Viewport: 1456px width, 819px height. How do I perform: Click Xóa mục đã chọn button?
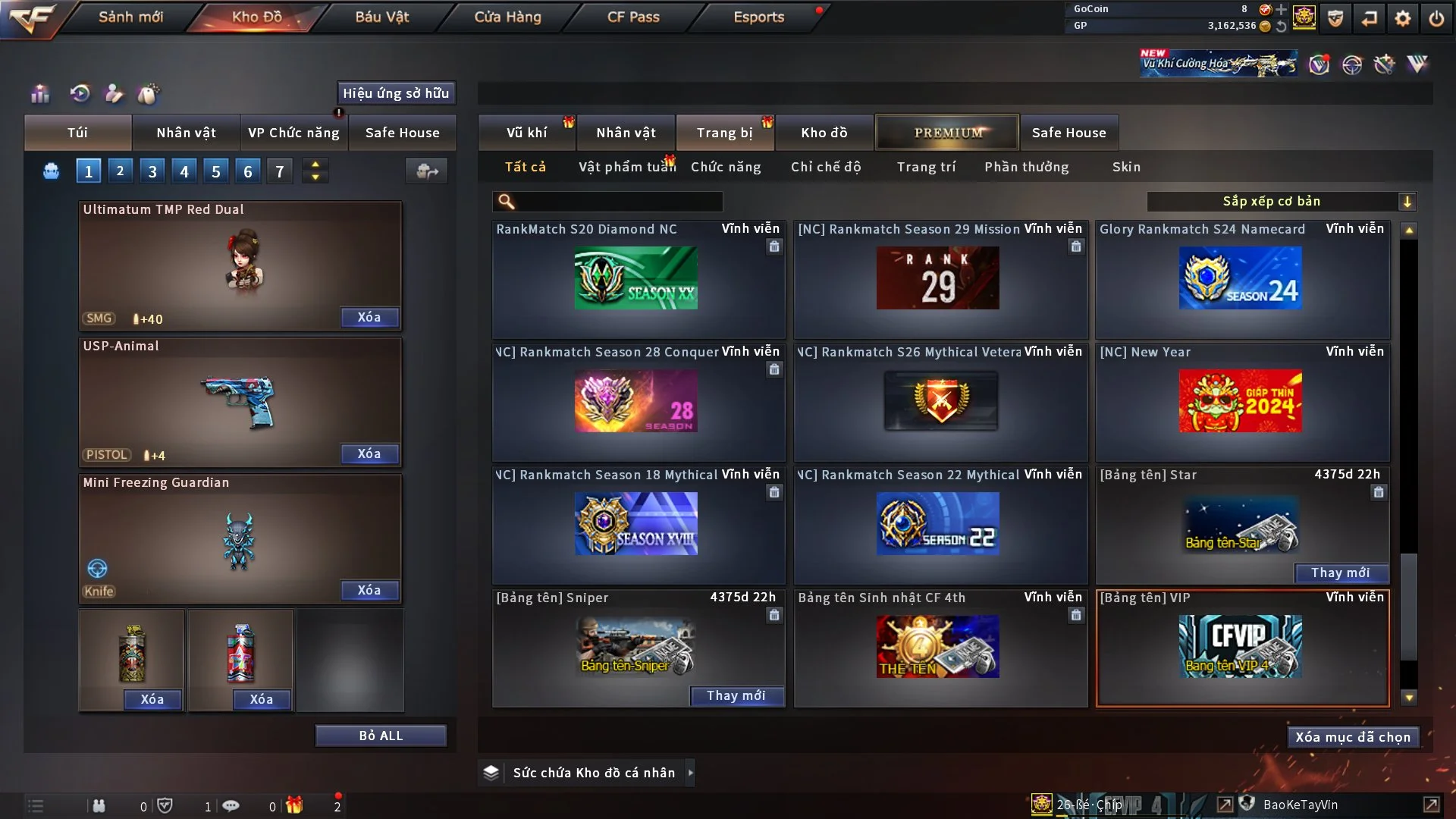pyautogui.click(x=1353, y=737)
